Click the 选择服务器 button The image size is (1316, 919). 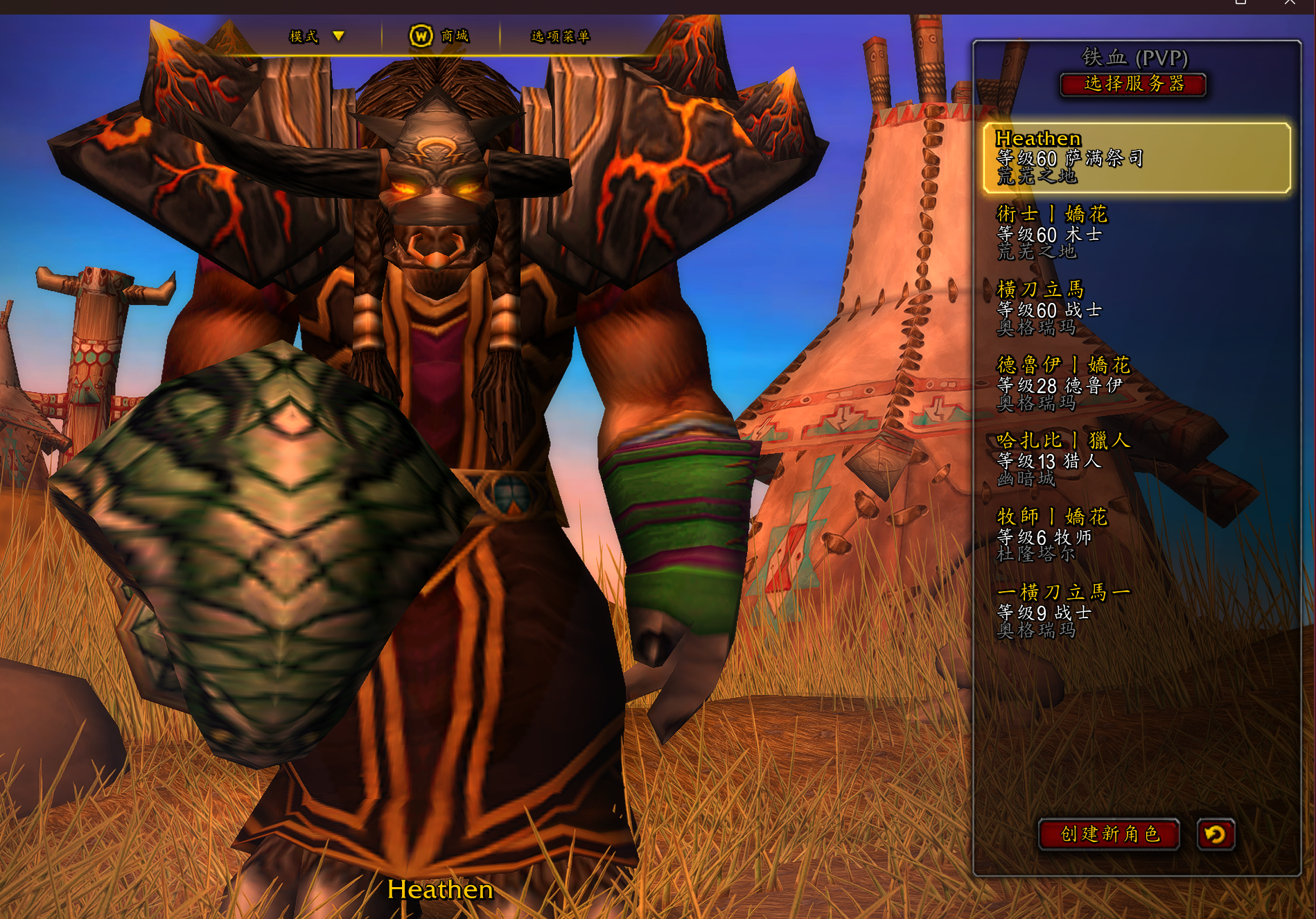click(x=1133, y=84)
